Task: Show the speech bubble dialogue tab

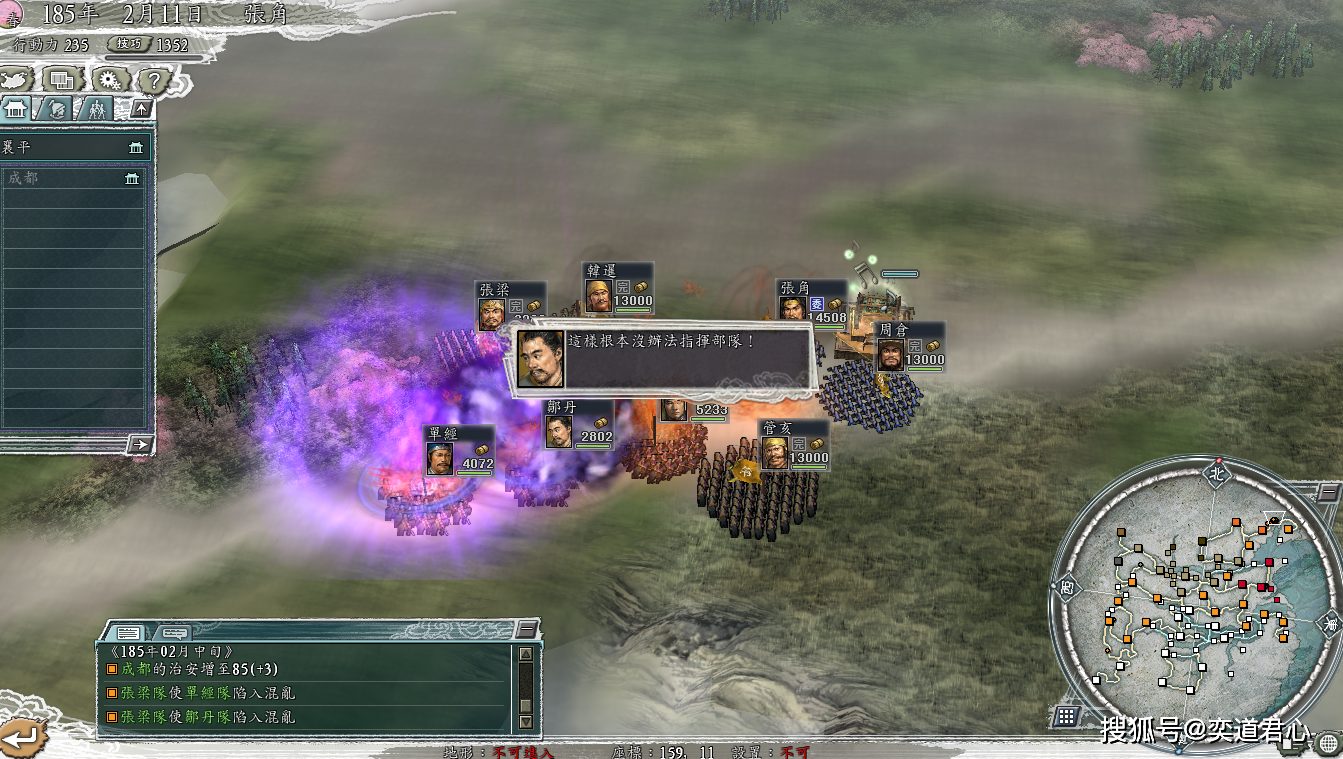Action: [x=174, y=632]
